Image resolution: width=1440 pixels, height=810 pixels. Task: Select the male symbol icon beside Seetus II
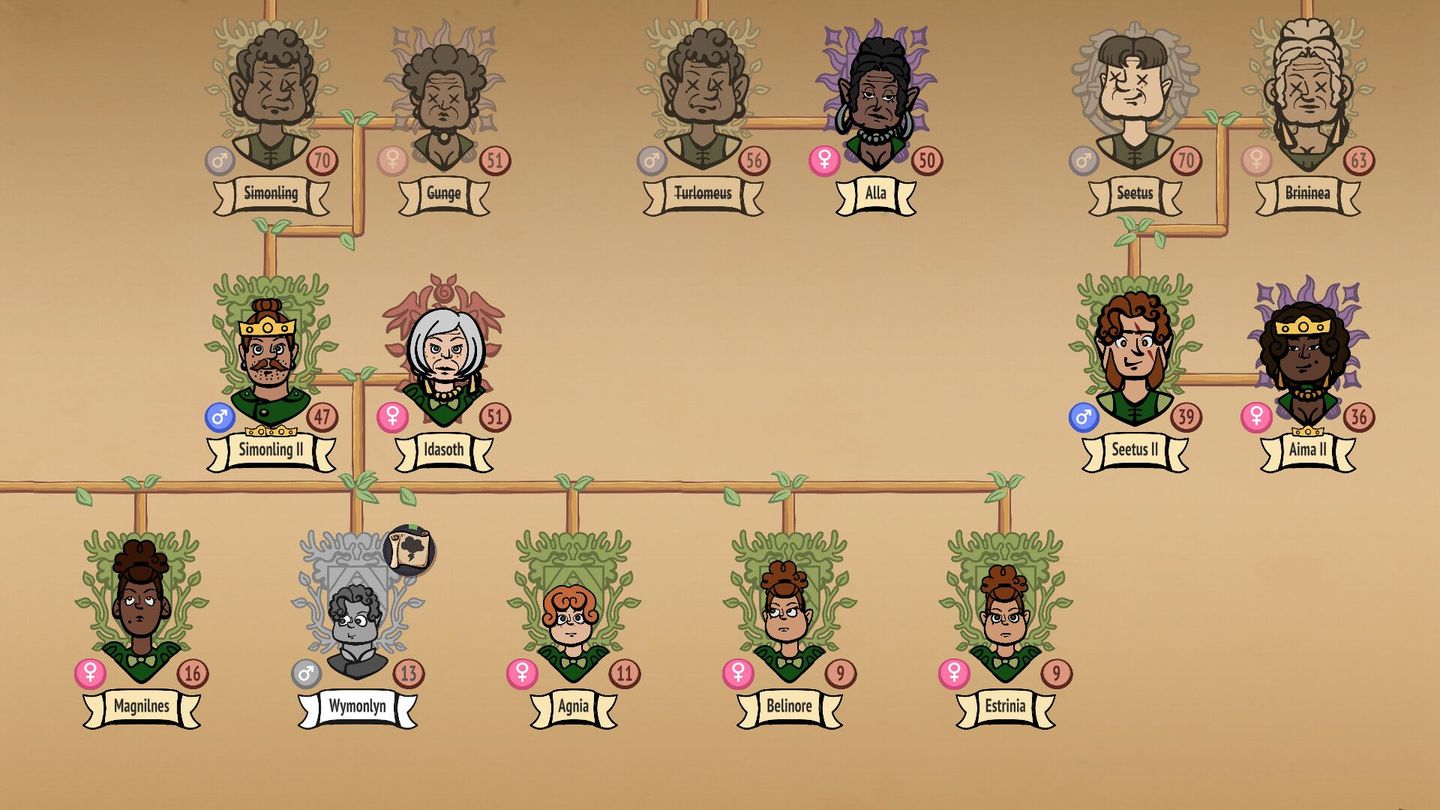1082,416
